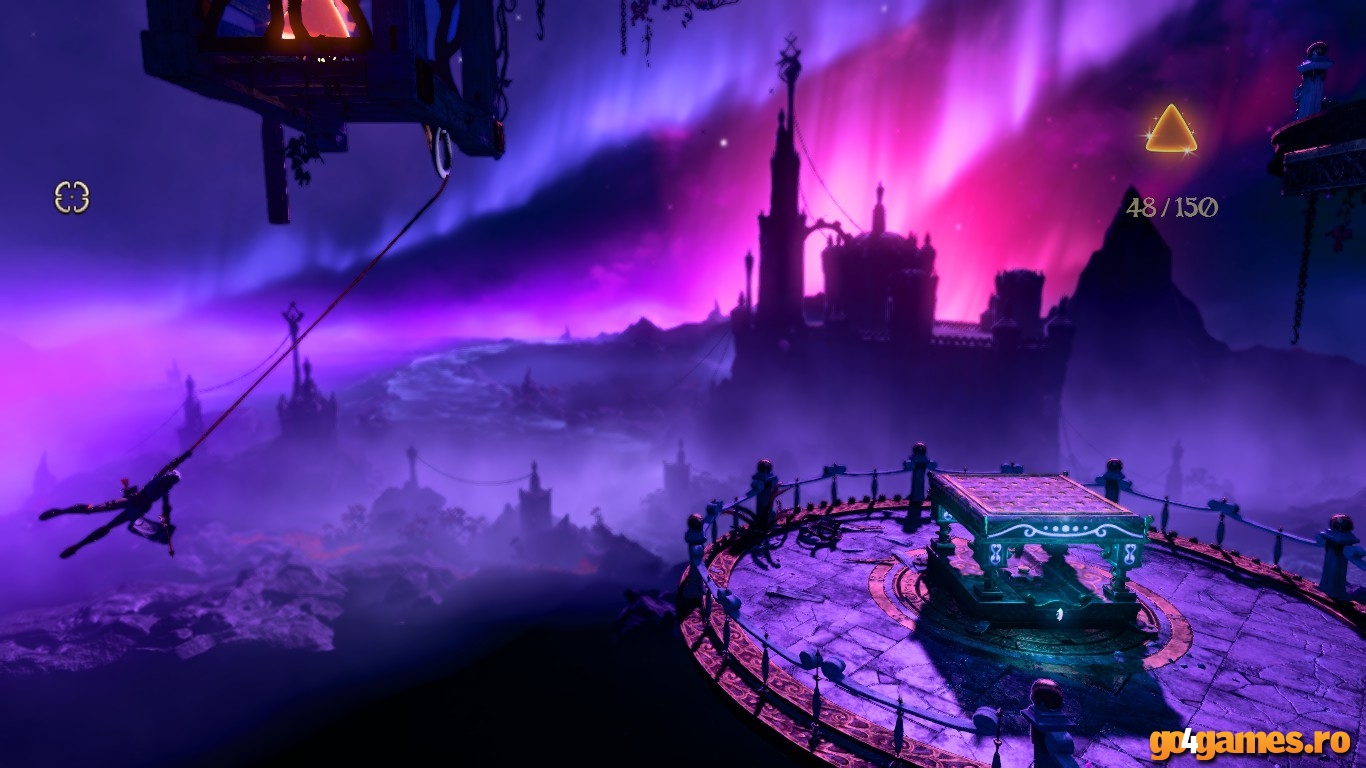Click the crosshair reticle icon
This screenshot has width=1366, height=768.
pos(72,198)
